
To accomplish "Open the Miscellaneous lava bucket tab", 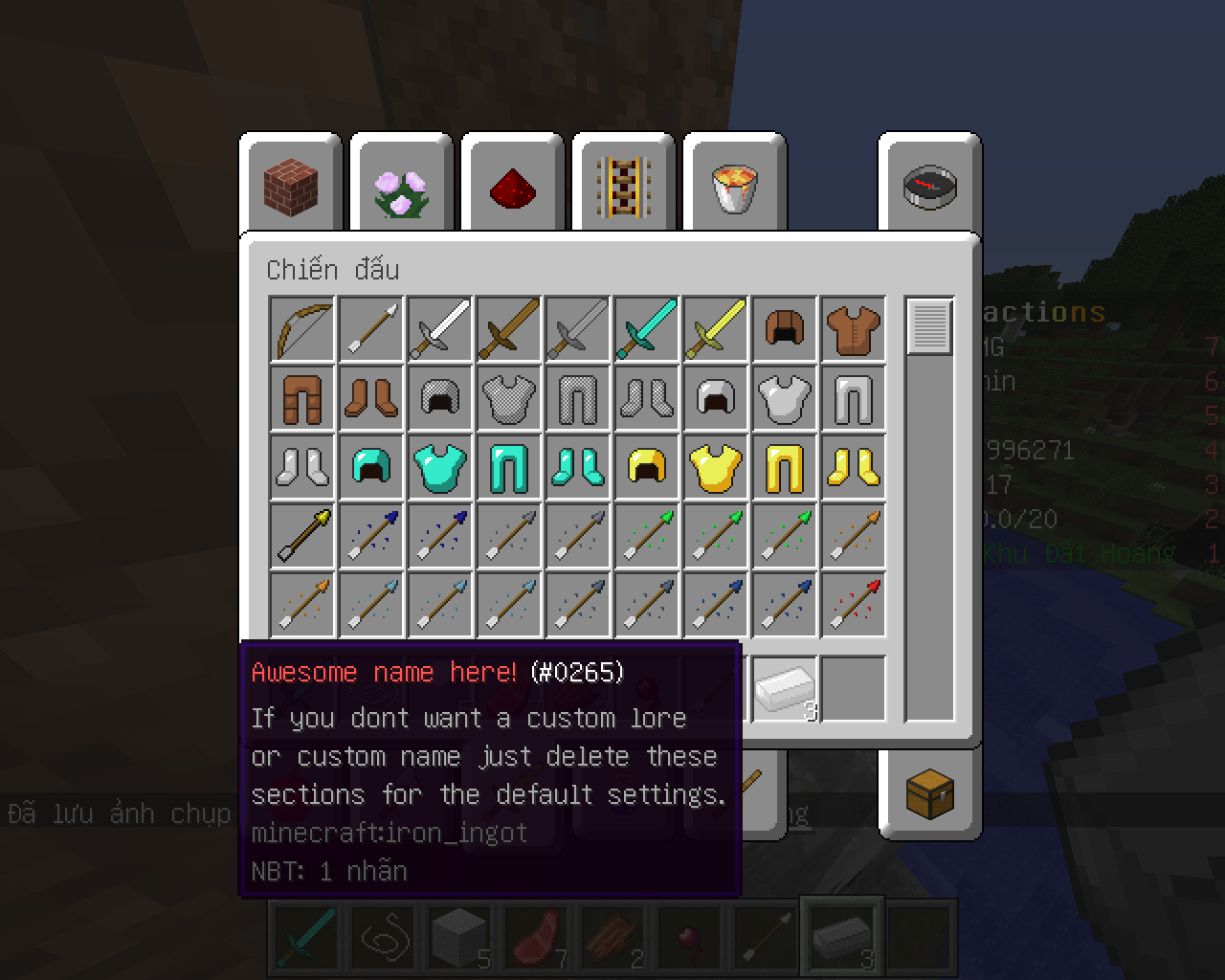I will (734, 186).
